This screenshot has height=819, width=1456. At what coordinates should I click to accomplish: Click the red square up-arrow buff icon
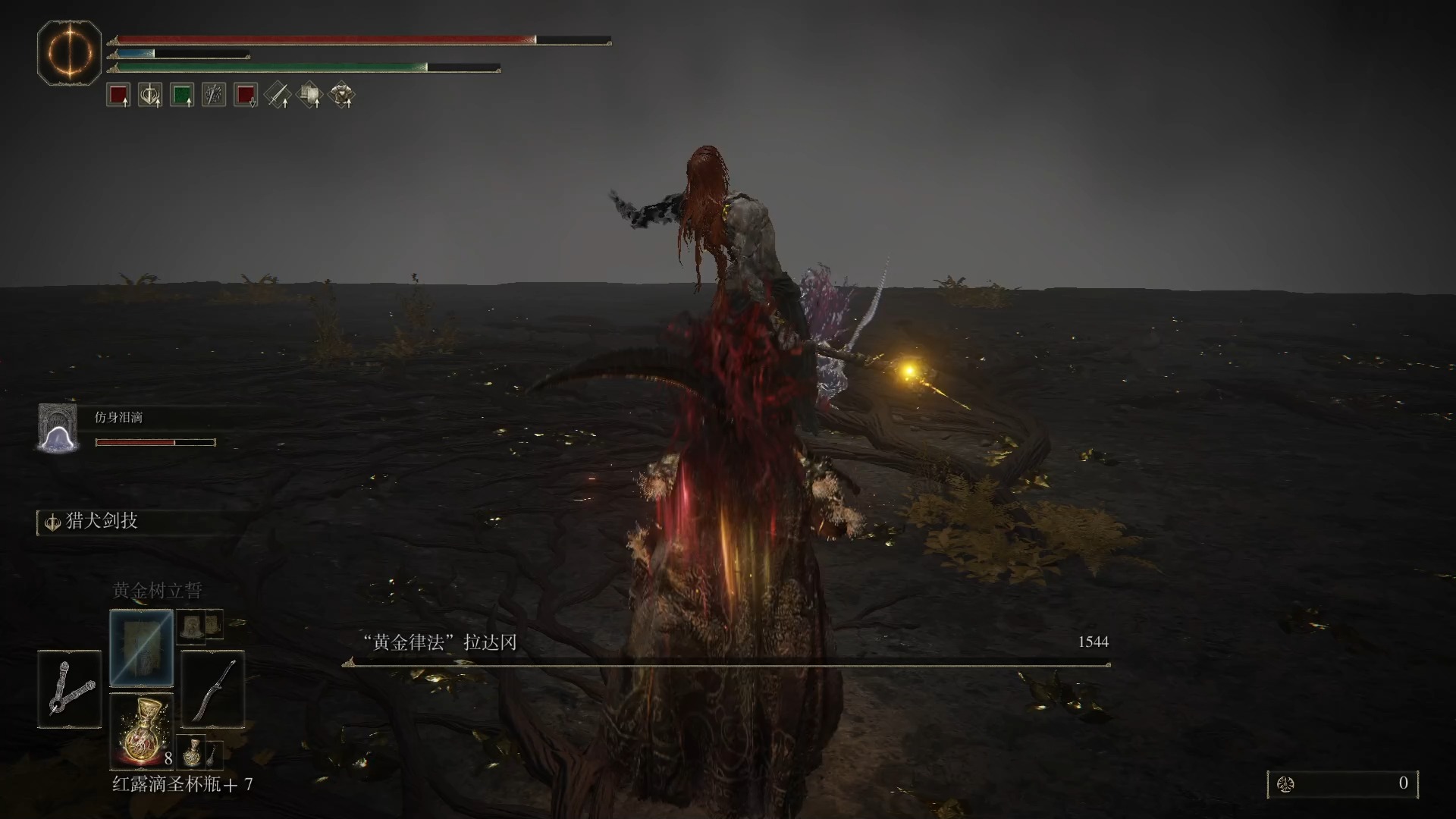pos(118,96)
